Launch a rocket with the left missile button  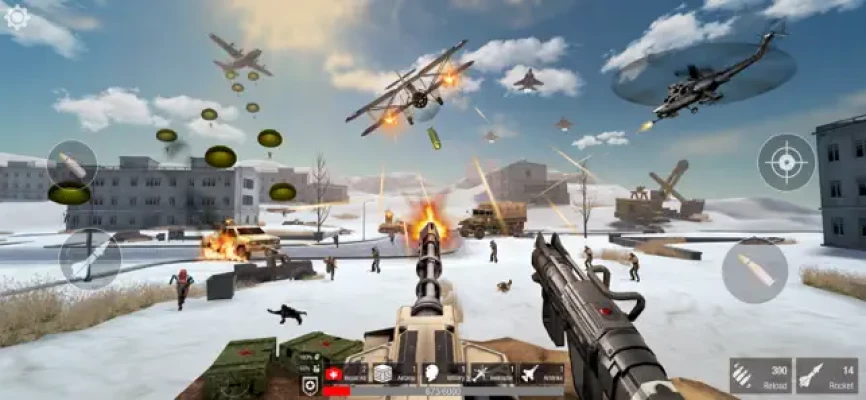coord(88,258)
